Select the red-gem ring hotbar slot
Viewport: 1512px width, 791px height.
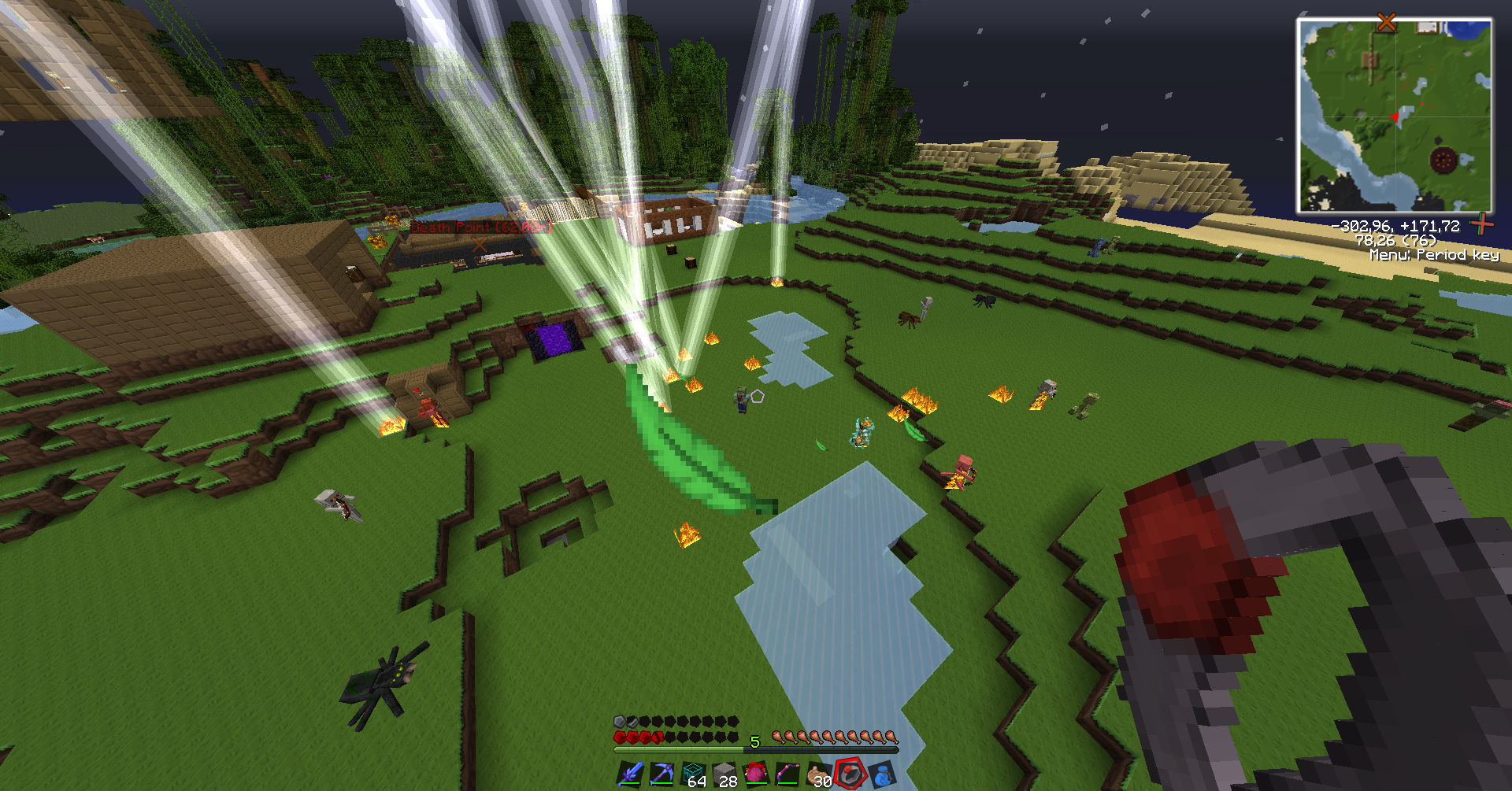coord(850,774)
